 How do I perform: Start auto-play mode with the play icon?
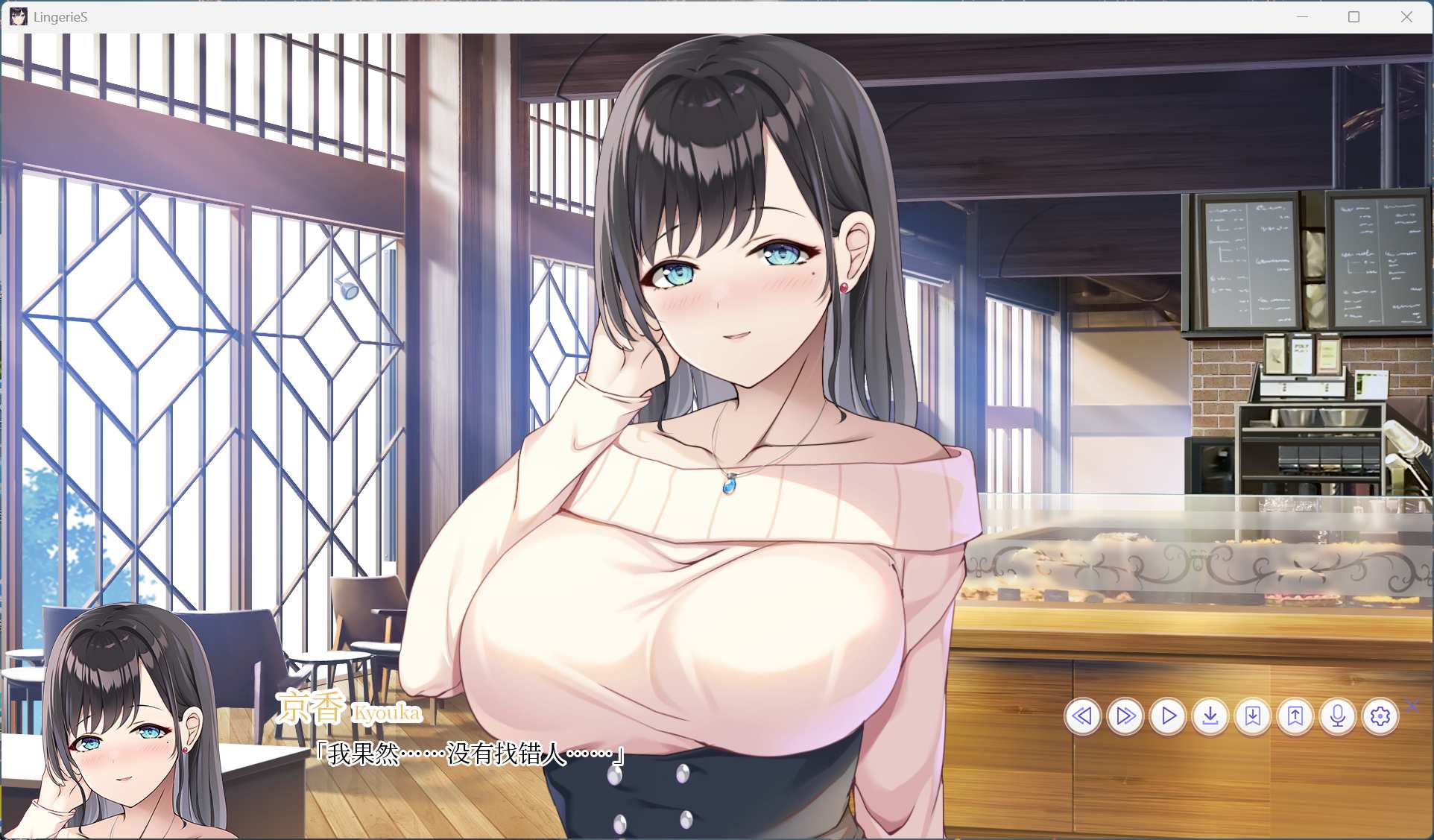[x=1168, y=716]
